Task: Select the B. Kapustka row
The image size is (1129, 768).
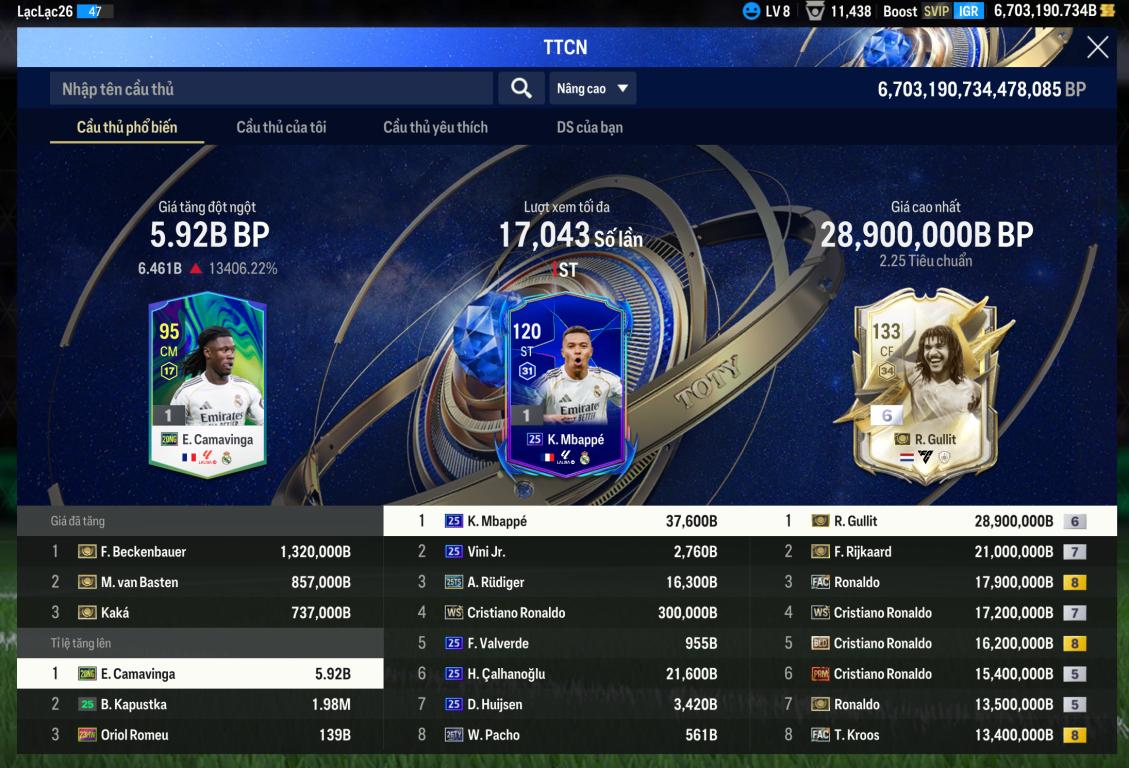Action: [200, 705]
